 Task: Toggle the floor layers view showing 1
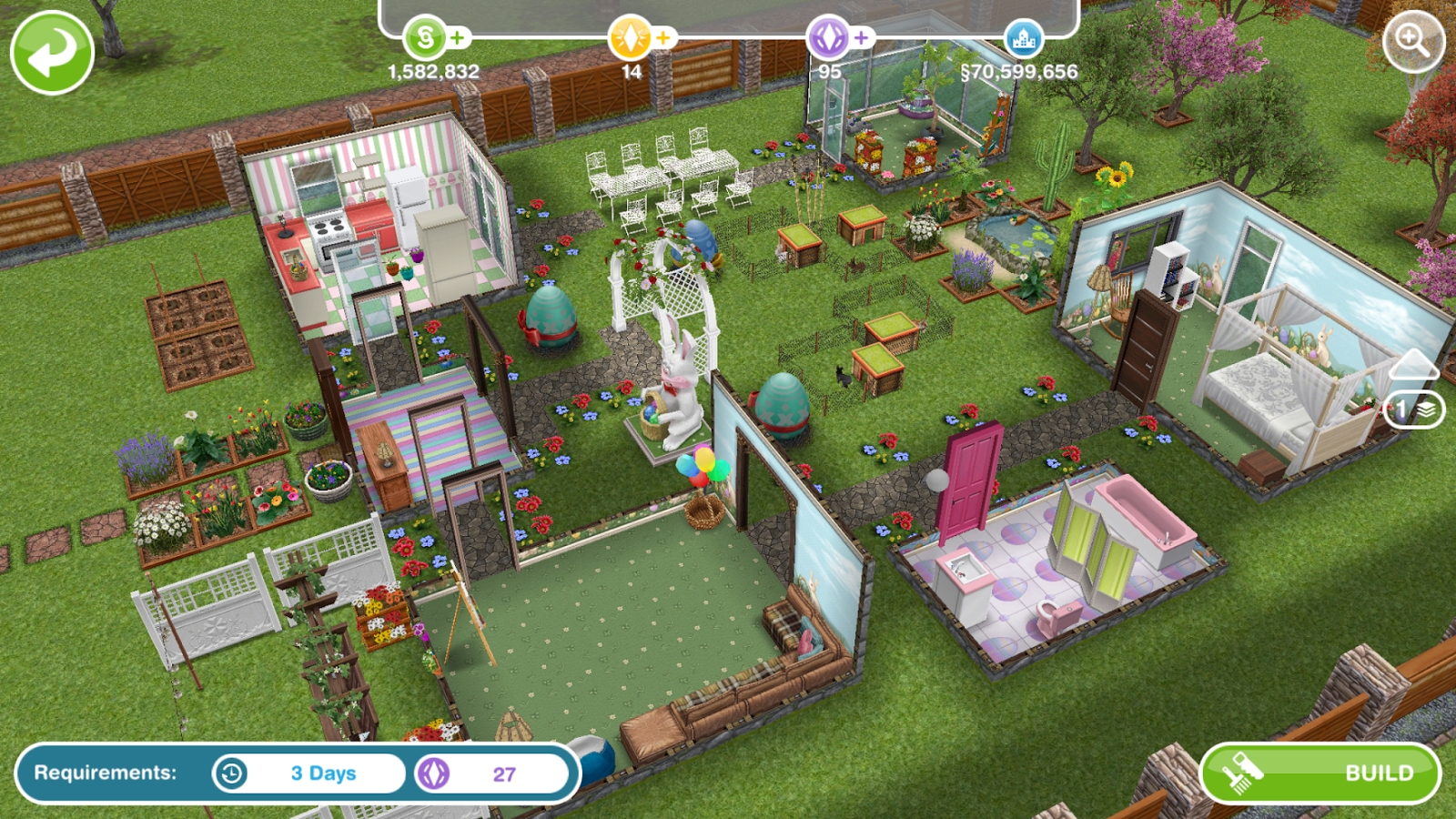tap(1416, 410)
